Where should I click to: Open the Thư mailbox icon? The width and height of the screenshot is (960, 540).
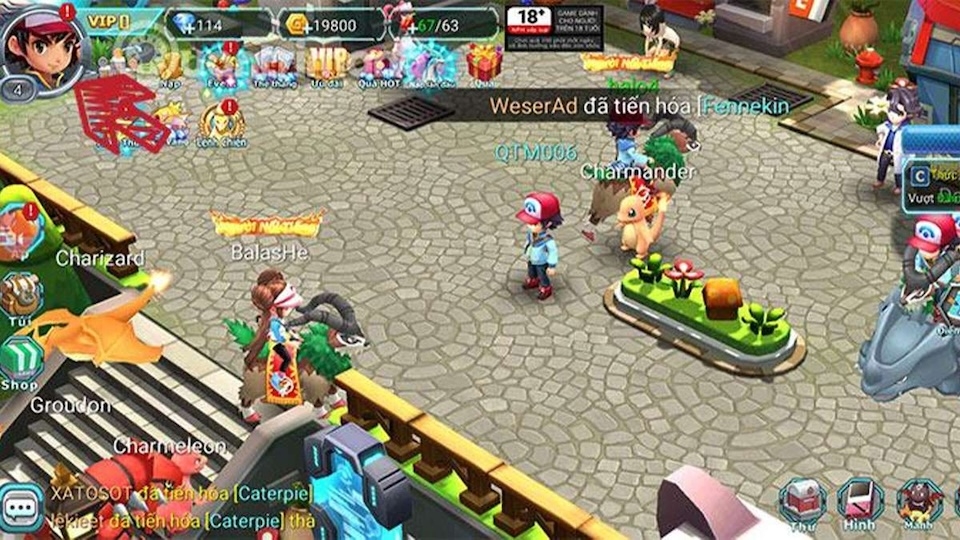[802, 502]
